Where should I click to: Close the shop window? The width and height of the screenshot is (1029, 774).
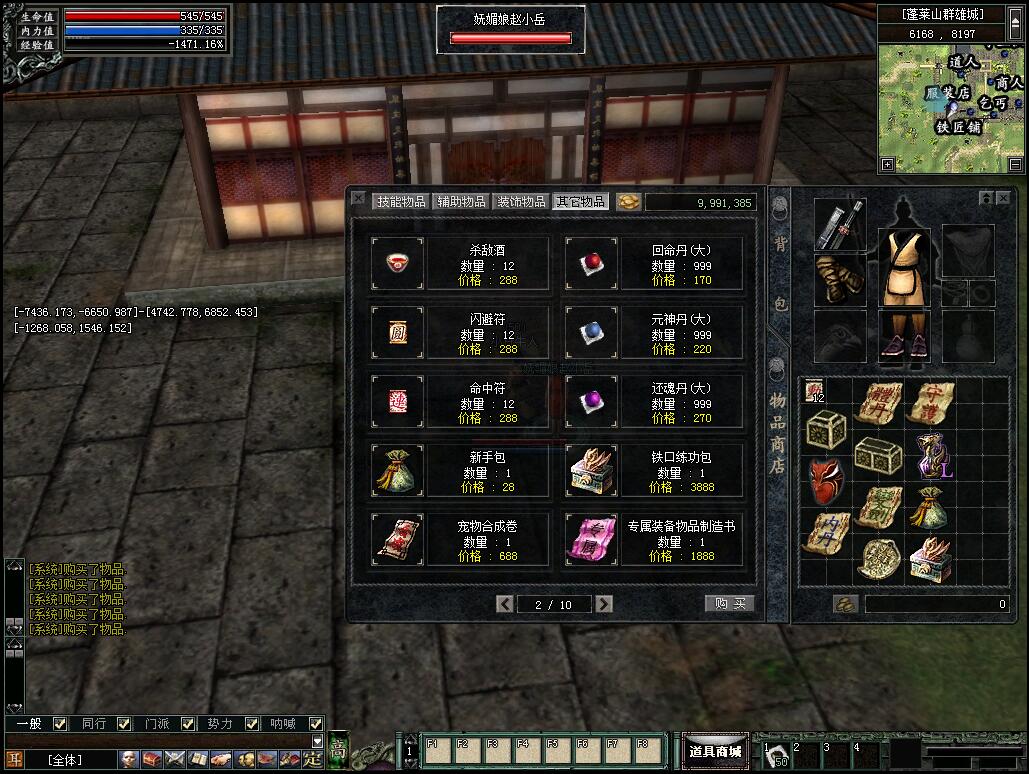[359, 200]
